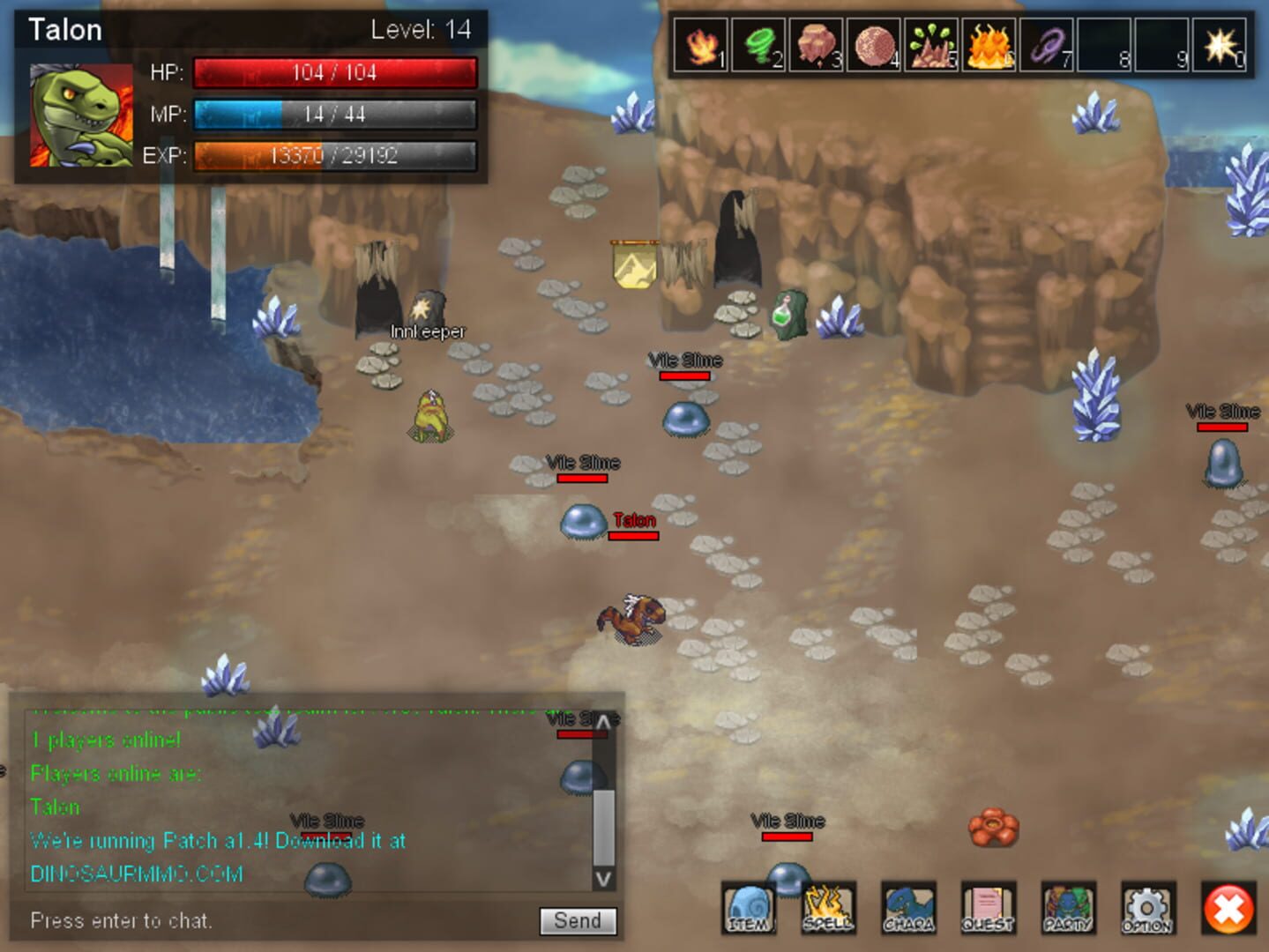The width and height of the screenshot is (1269, 952).
Task: Show the Chara character sheet
Action: [908, 908]
